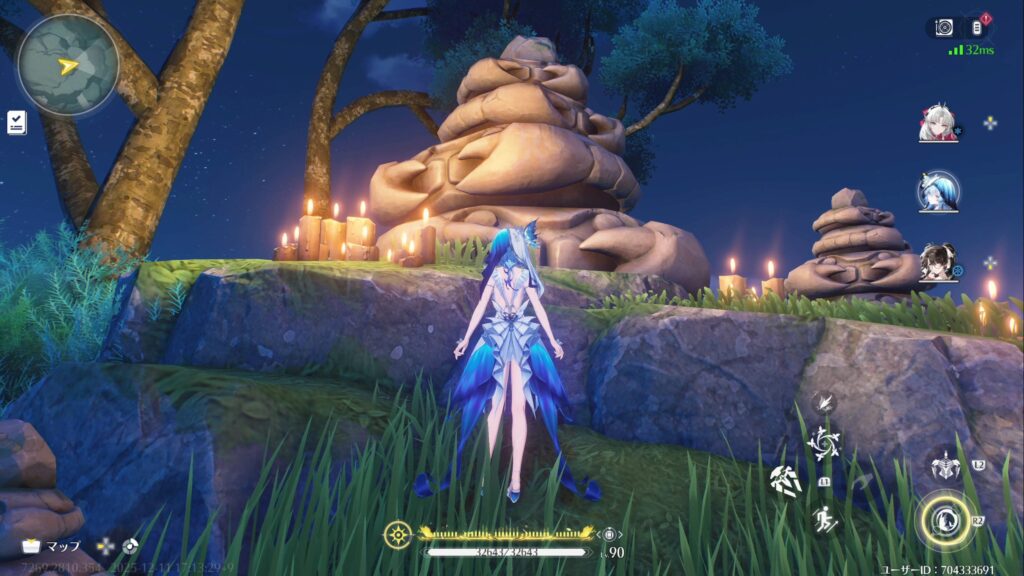This screenshot has height=576, width=1024.
Task: Click the gold aiming reticle icon
Action: [398, 534]
